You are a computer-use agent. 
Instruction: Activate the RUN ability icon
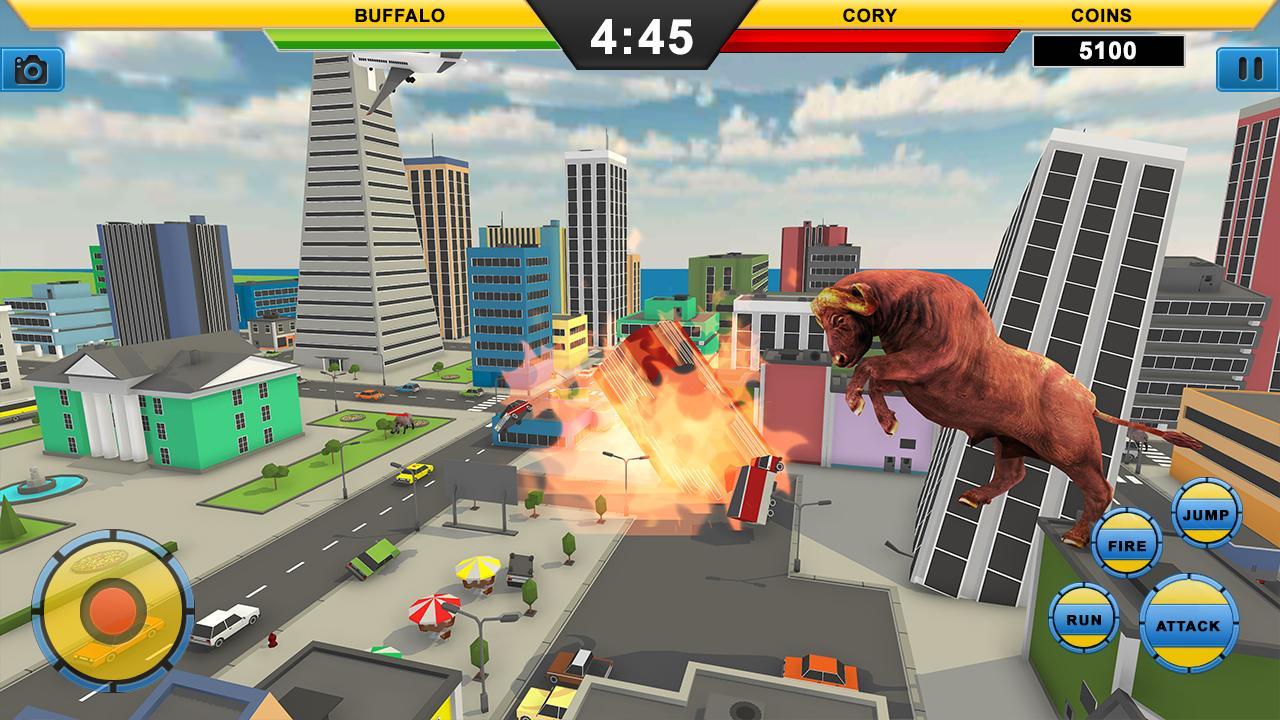(1085, 616)
